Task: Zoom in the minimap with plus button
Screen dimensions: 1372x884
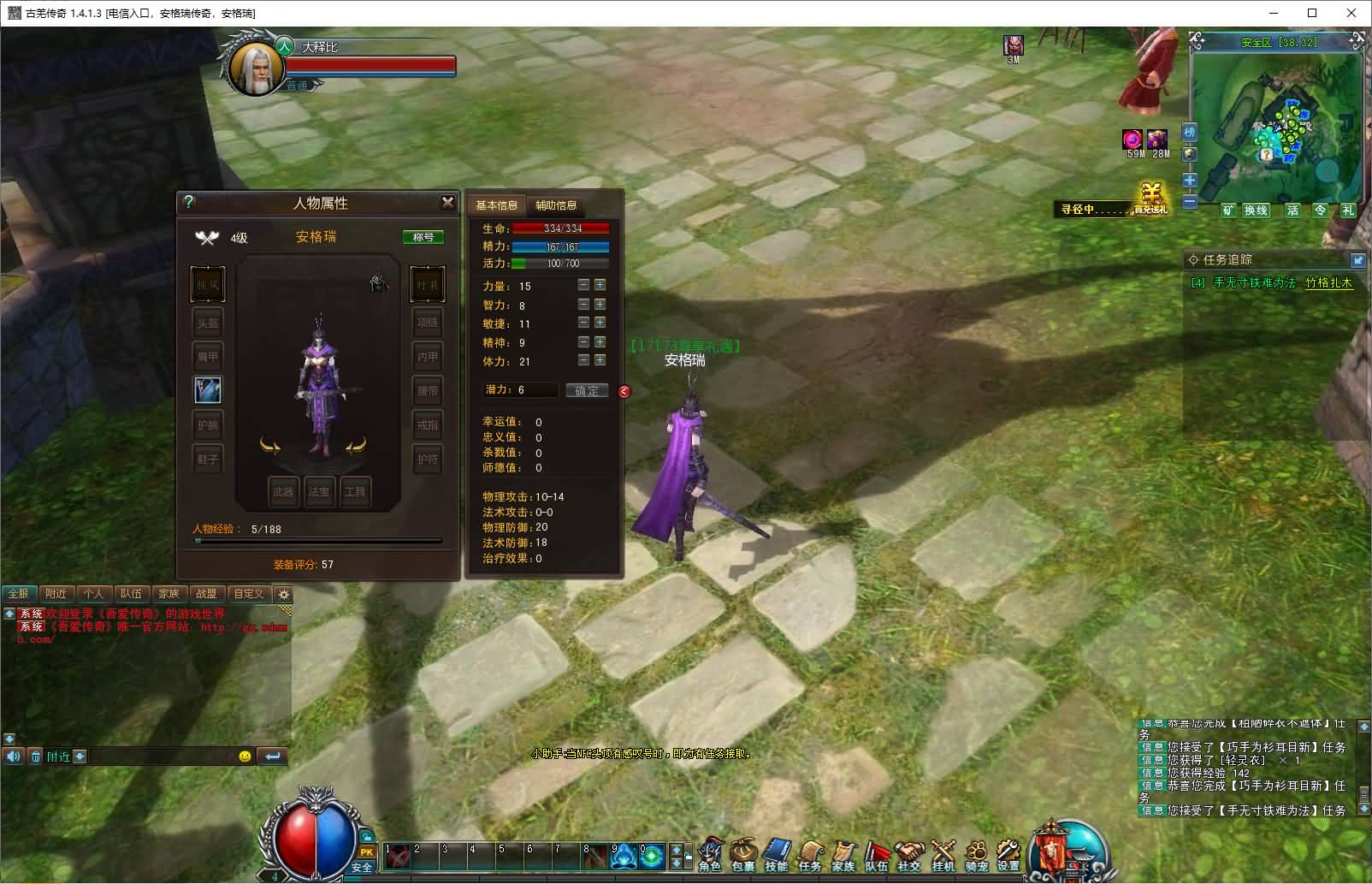Action: tap(1190, 181)
